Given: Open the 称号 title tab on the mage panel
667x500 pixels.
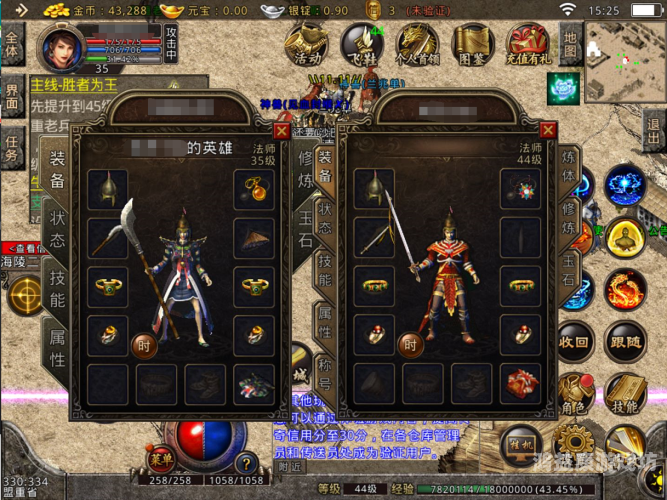Looking at the screenshot, I should 325,369.
